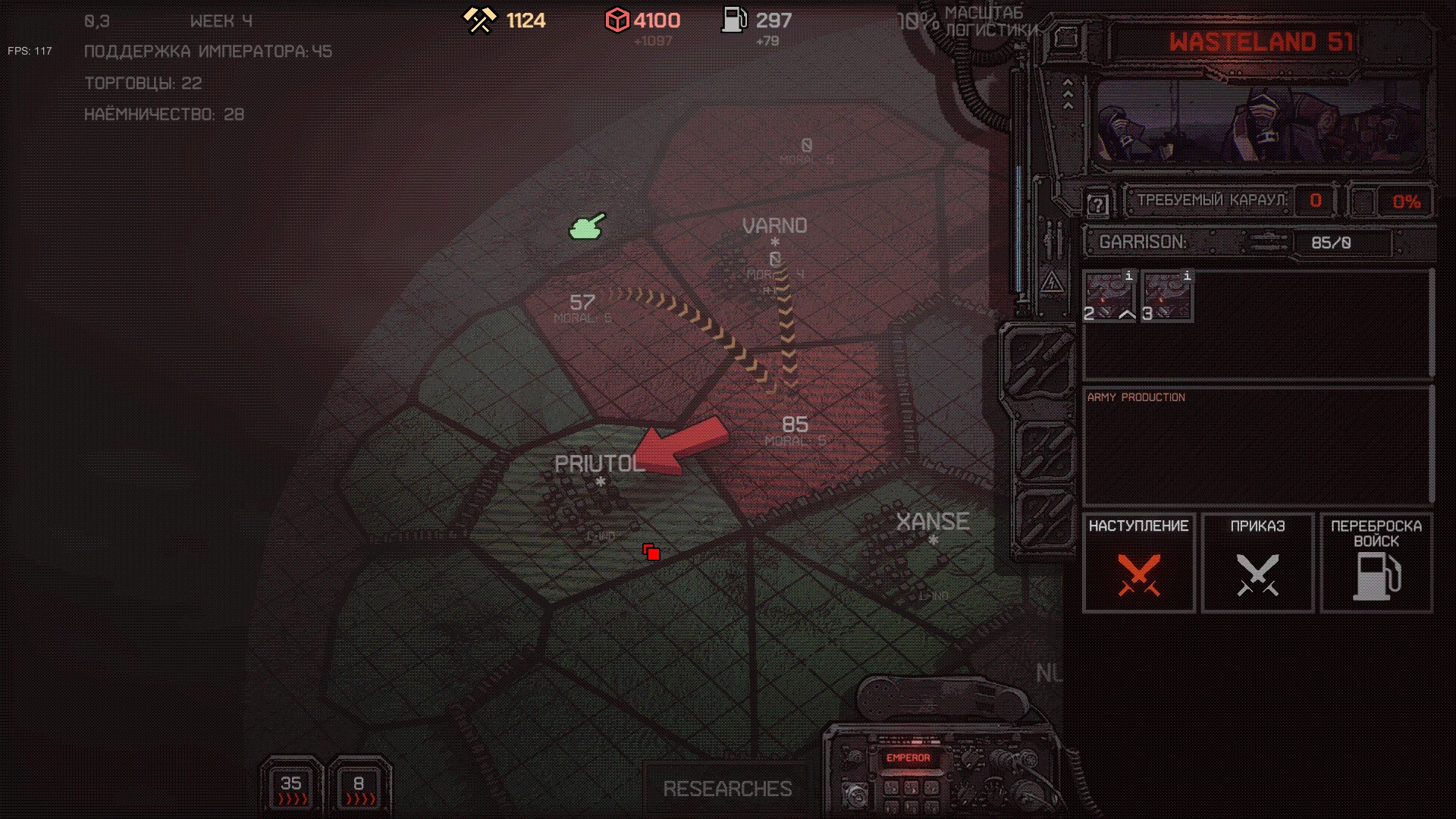Select the garrison unit stack of 2
The width and height of the screenshot is (1456, 819).
1109,297
